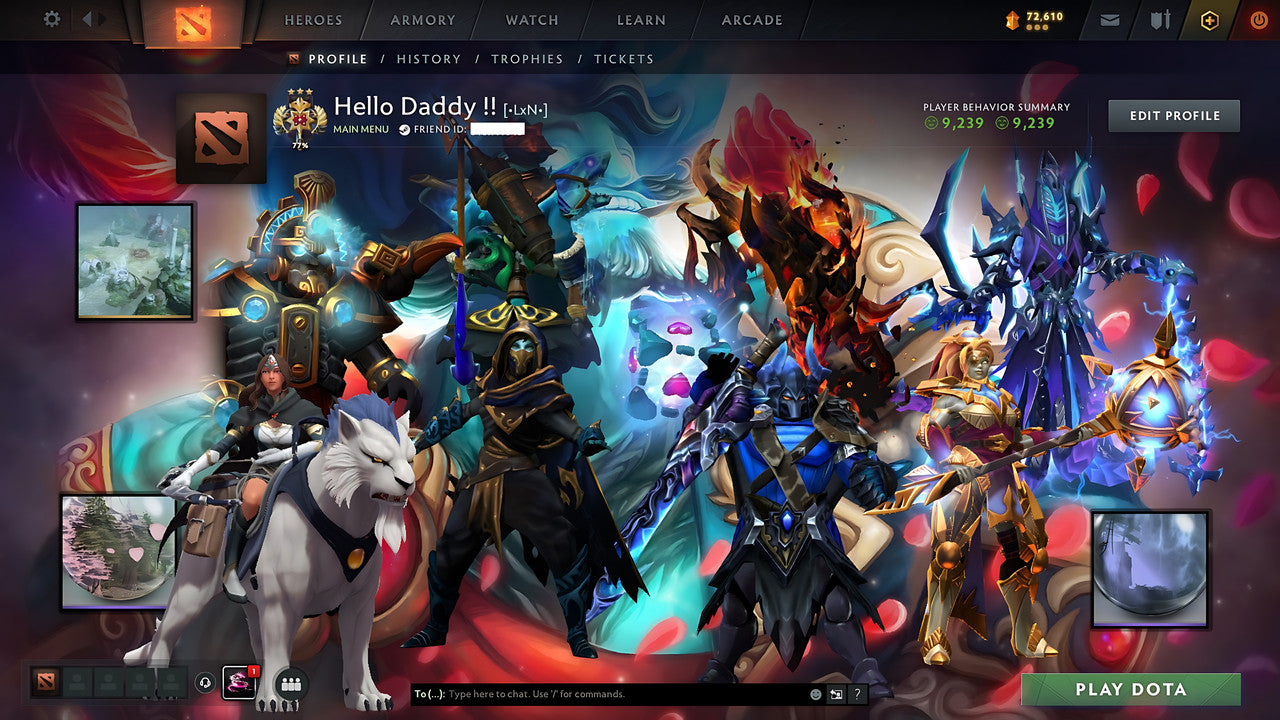Select the WATCH menu item

(531, 19)
